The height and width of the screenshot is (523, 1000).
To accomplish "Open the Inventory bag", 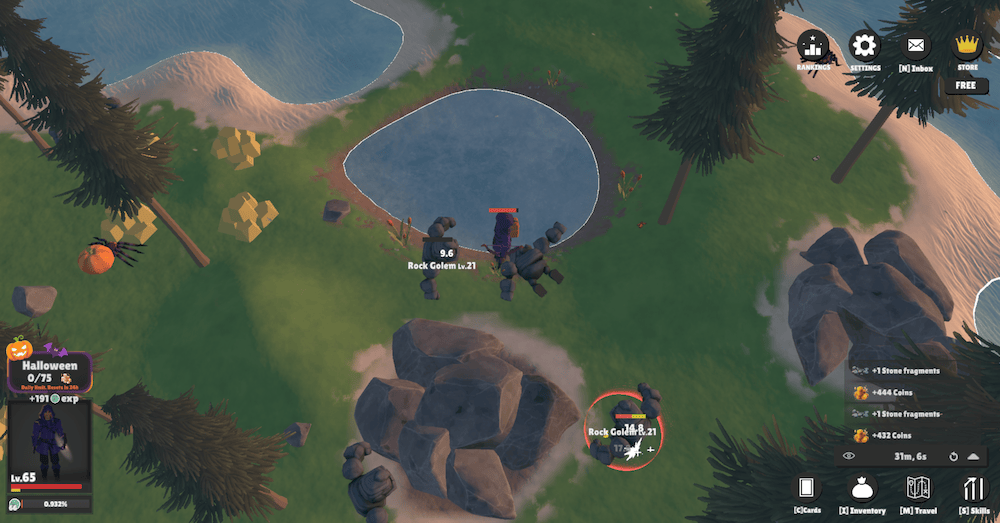I will 862,489.
